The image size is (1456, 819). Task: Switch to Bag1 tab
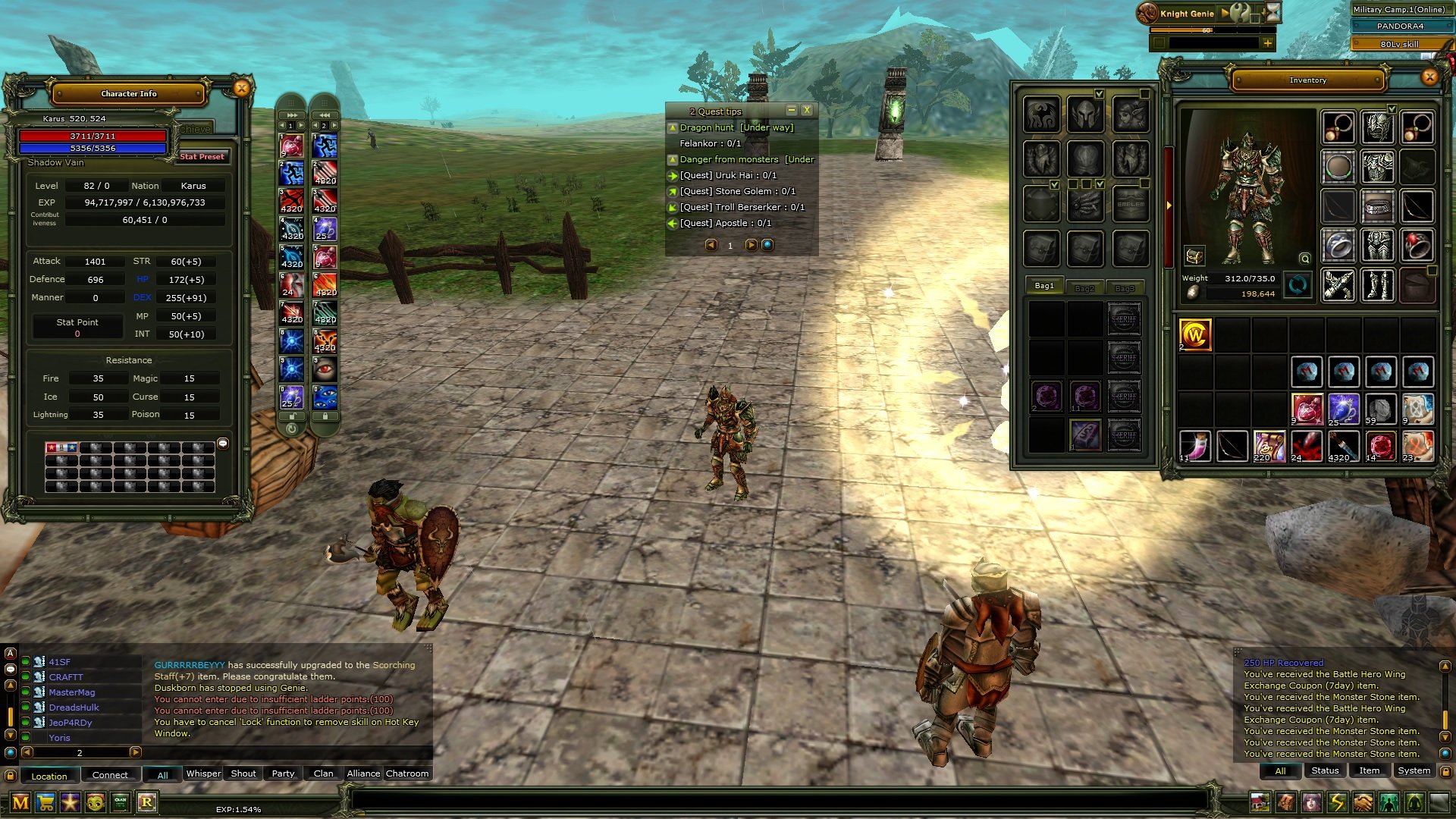click(1044, 286)
